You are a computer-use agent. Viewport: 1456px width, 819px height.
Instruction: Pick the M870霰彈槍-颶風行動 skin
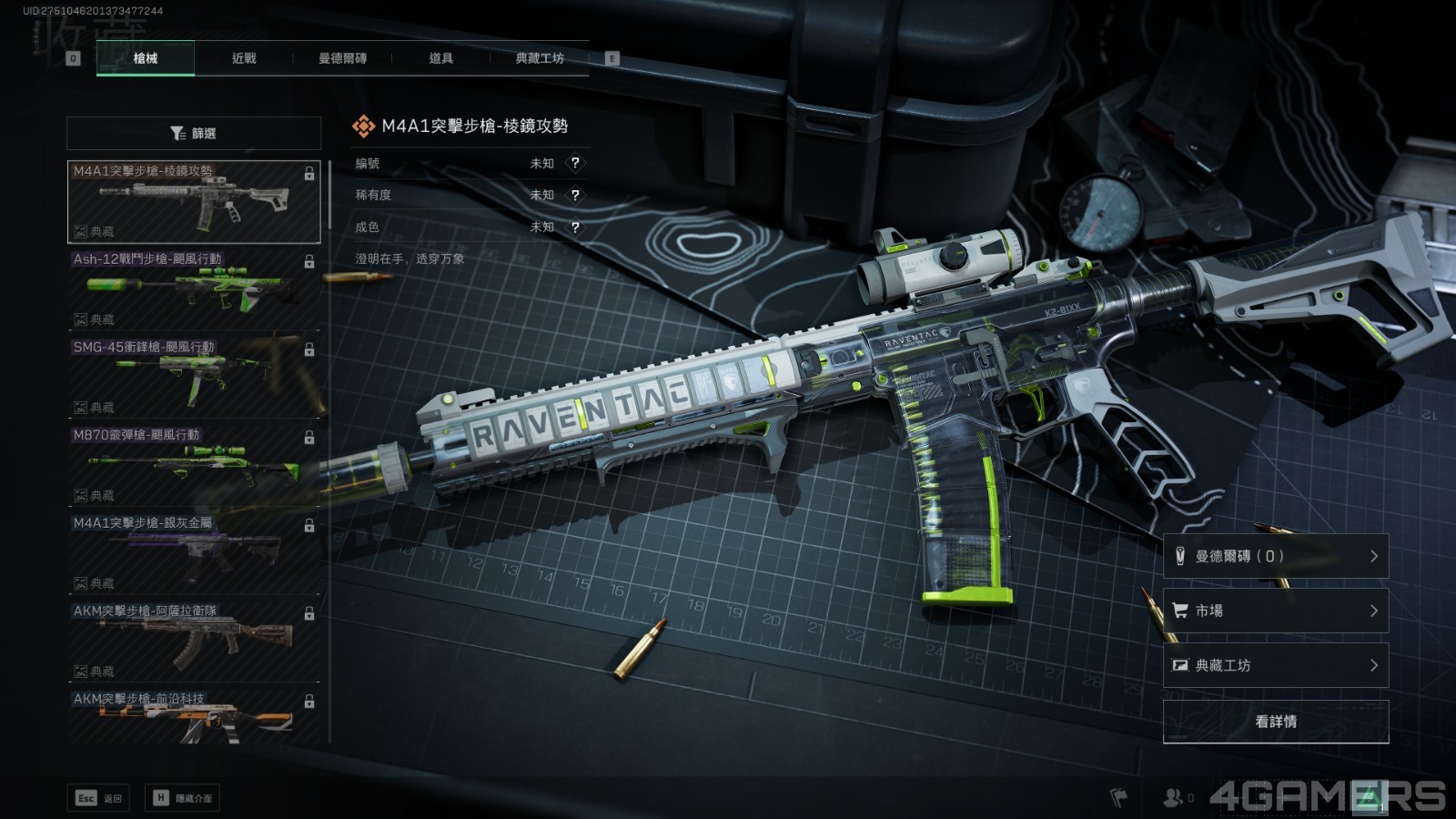194,466
